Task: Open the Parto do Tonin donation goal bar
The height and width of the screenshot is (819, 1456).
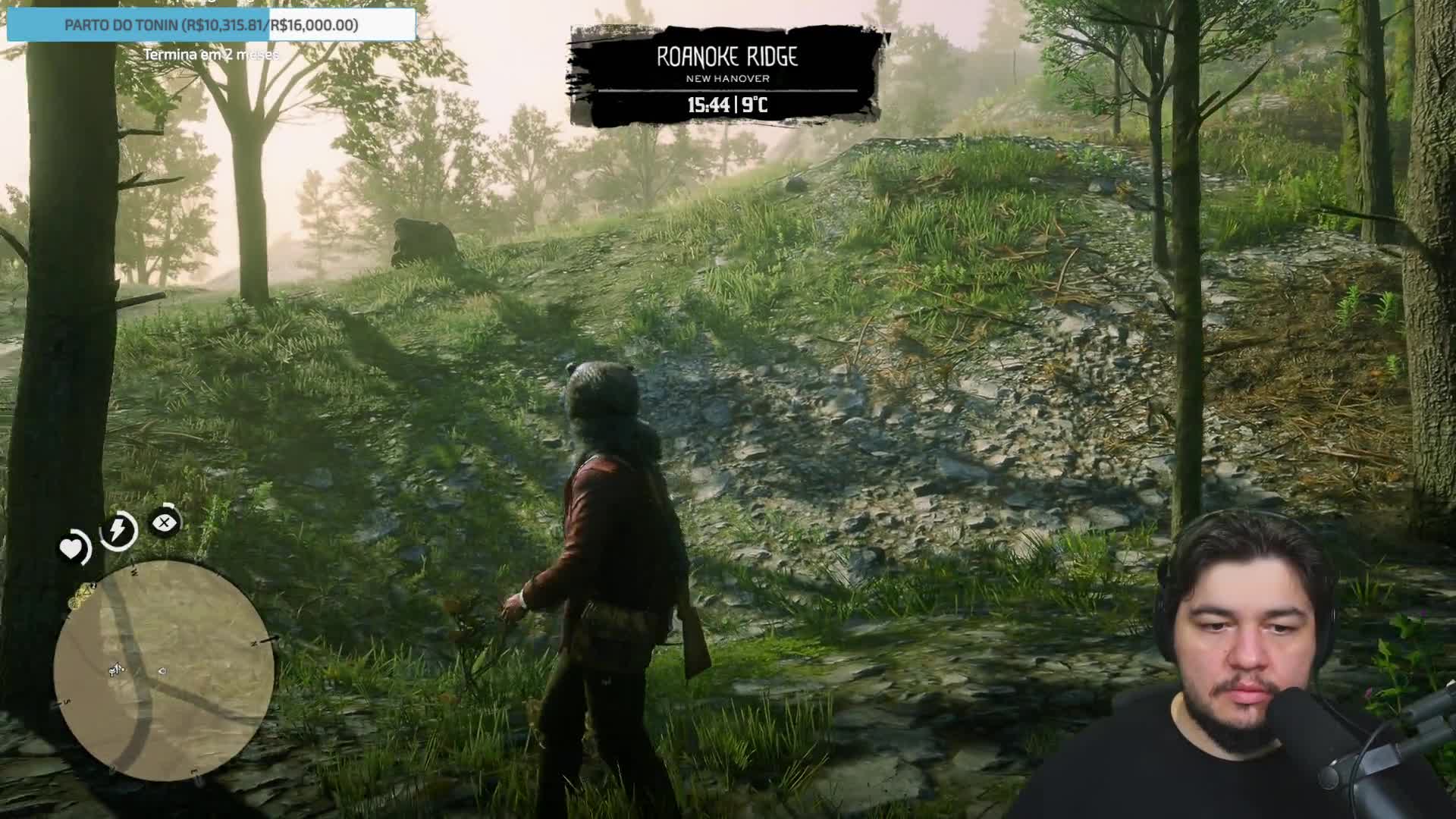Action: [212, 25]
